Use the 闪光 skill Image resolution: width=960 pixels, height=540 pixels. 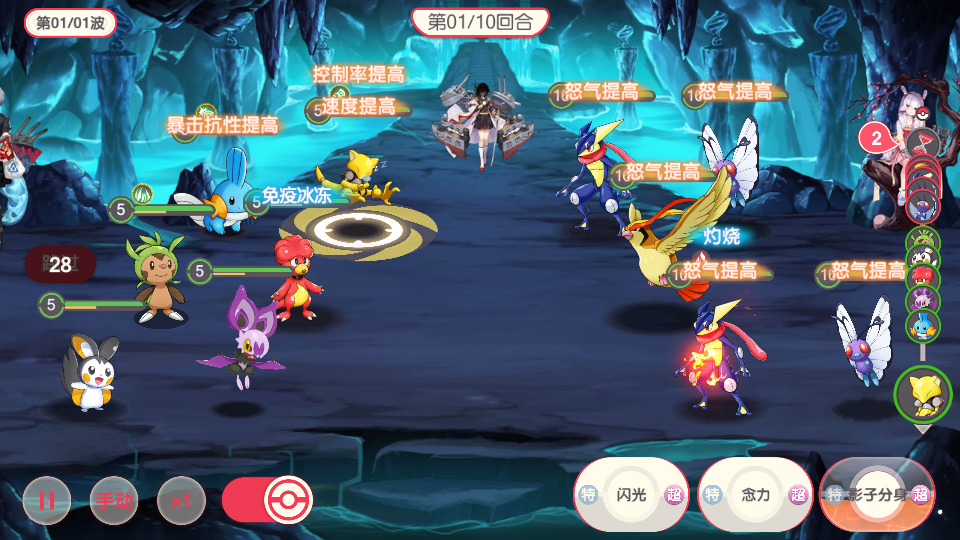[631, 494]
